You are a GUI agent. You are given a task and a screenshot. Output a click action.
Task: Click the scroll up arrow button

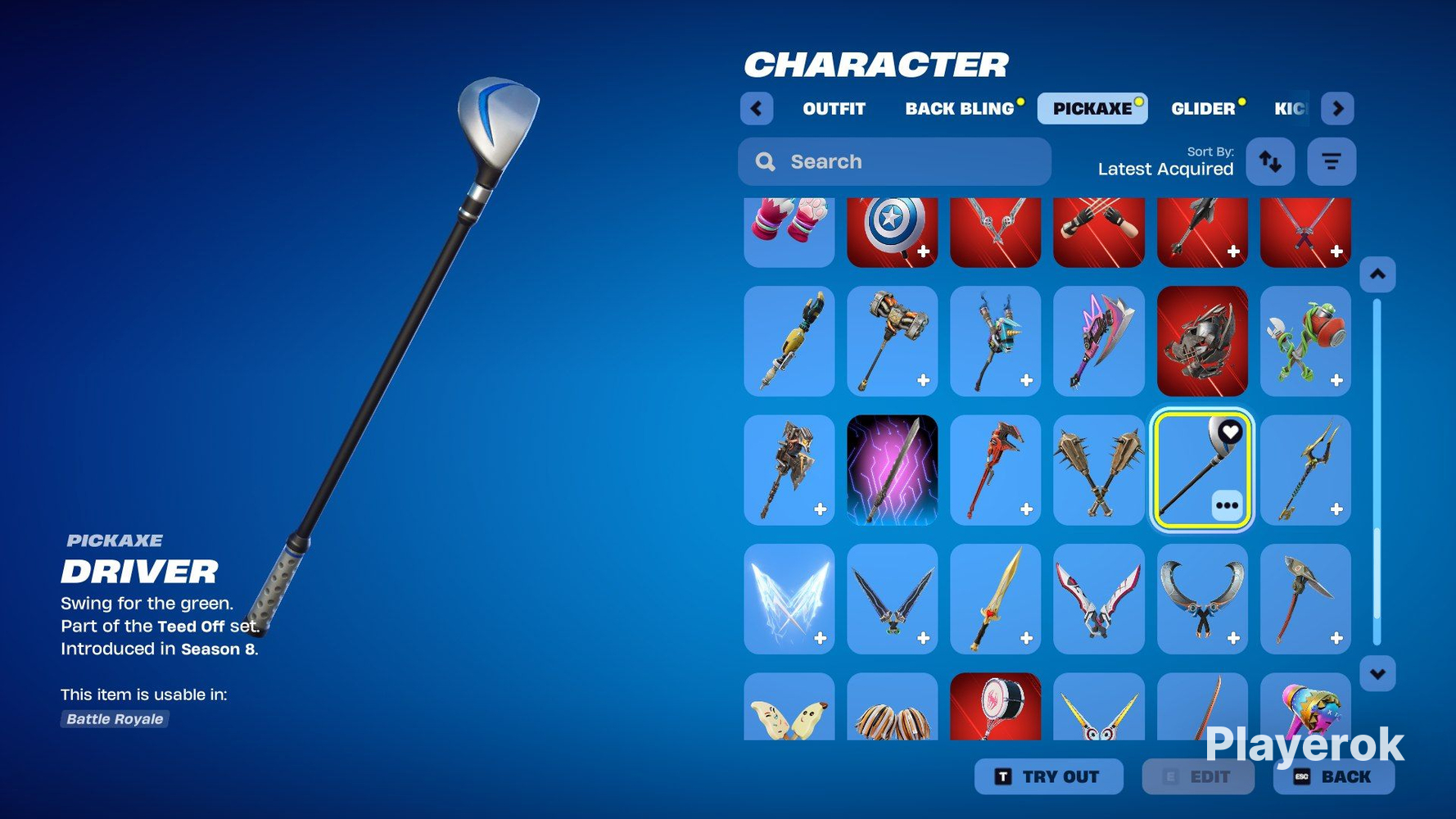tap(1377, 274)
